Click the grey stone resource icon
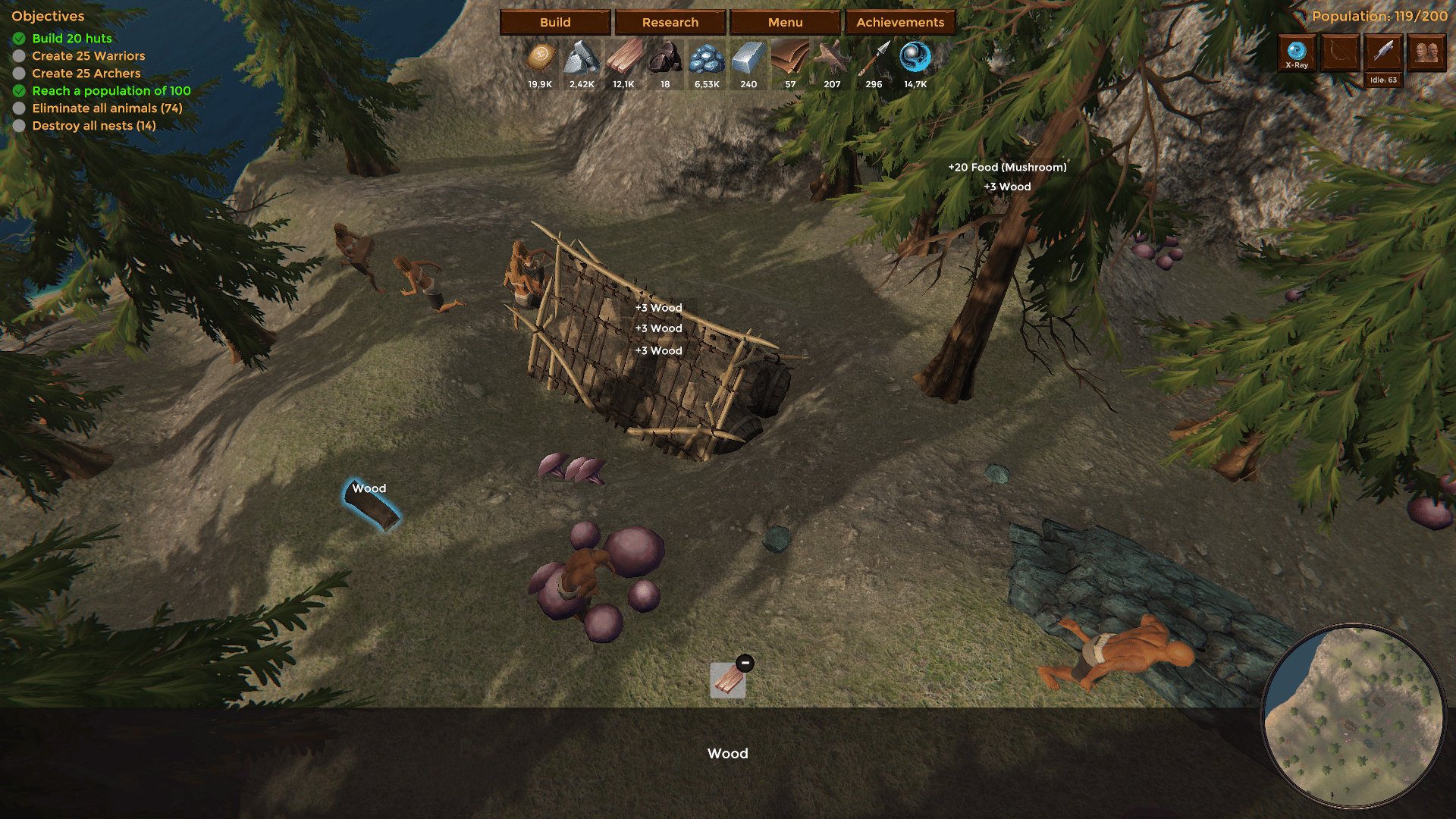1456x819 pixels. (582, 57)
